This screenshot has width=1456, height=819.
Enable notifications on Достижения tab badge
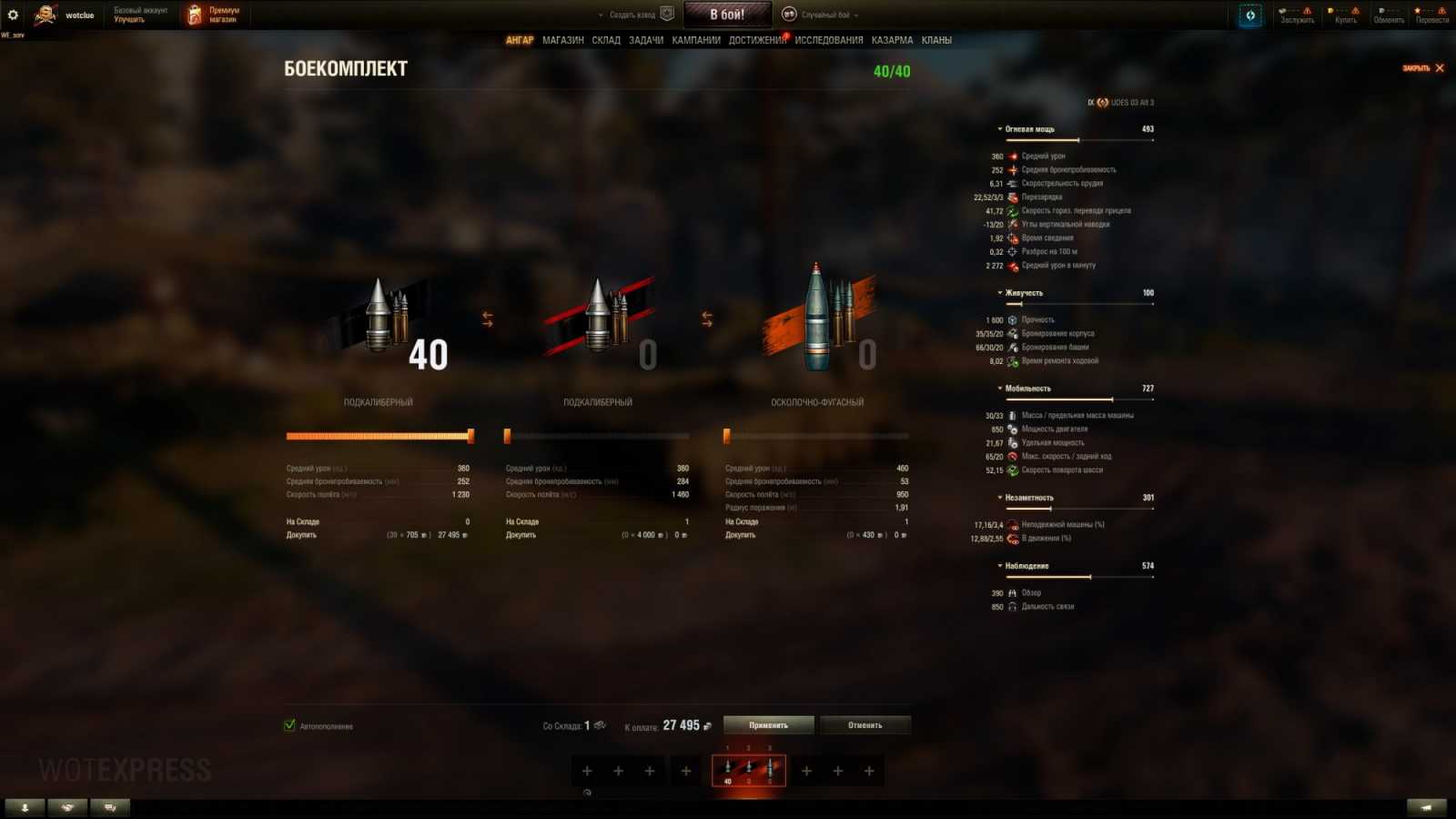tap(784, 35)
